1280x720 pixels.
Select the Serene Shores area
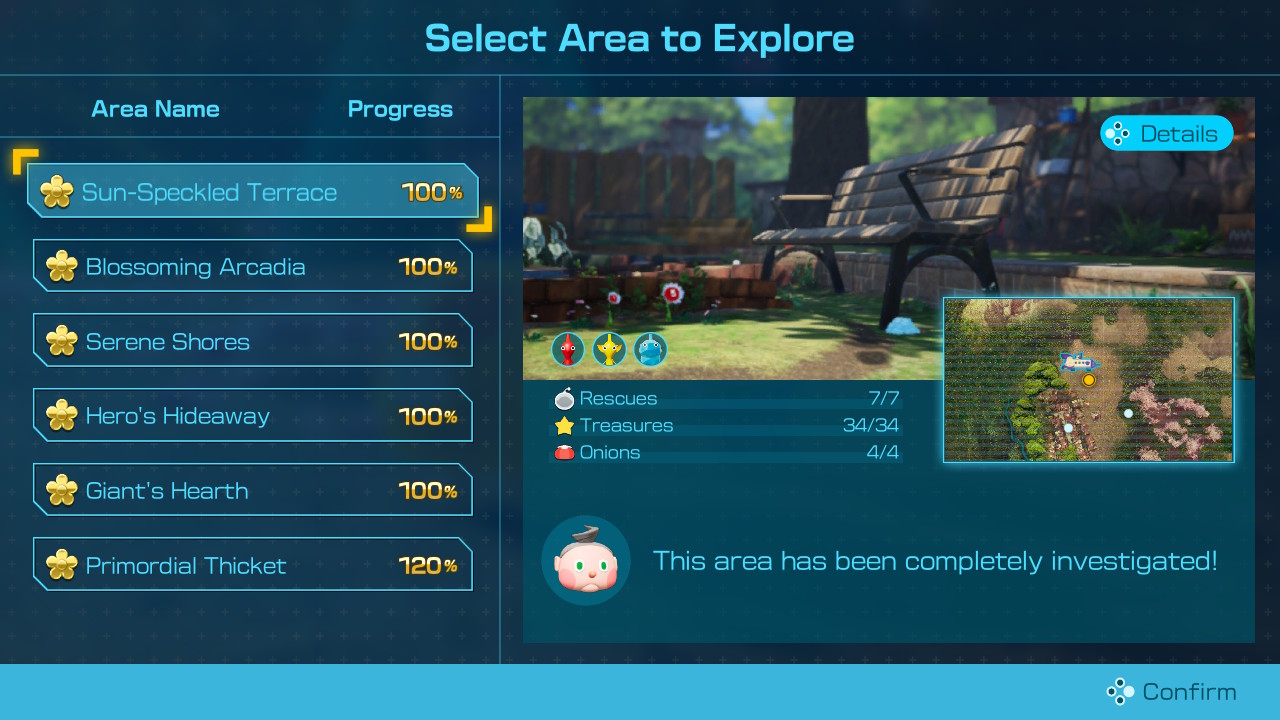coord(252,341)
